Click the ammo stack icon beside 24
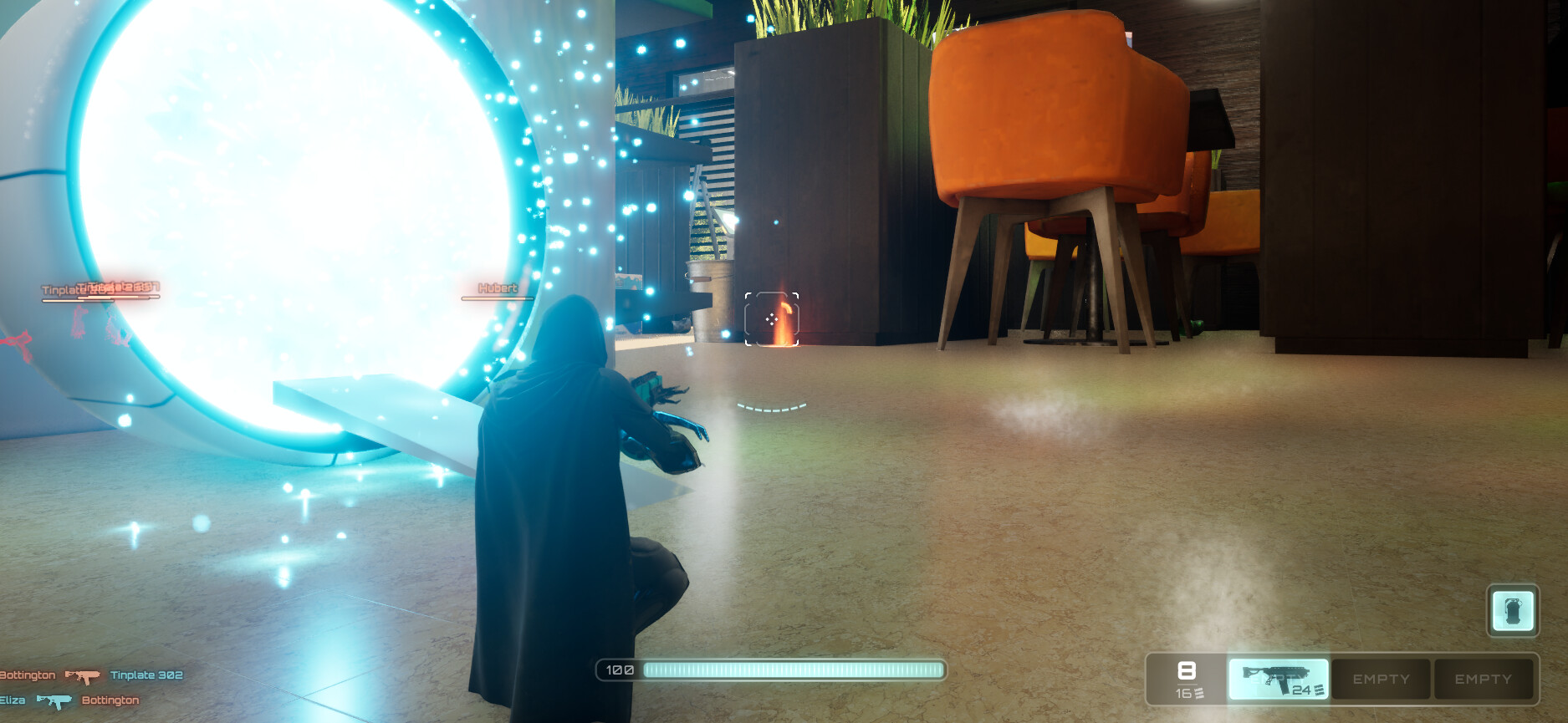Screen dimensions: 1568x723 point(1319,690)
